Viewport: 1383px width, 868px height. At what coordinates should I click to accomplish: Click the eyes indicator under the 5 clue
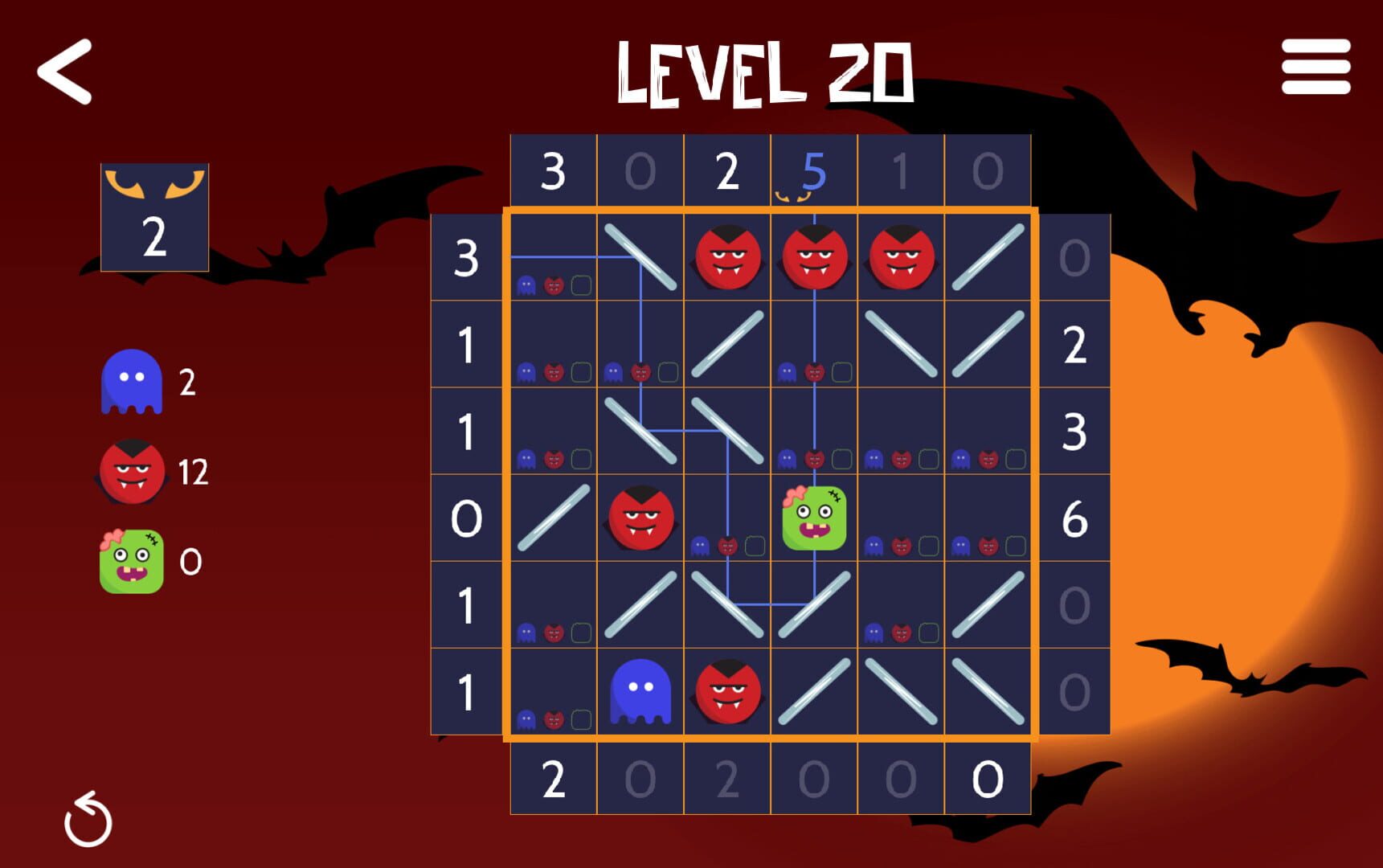coord(792,195)
